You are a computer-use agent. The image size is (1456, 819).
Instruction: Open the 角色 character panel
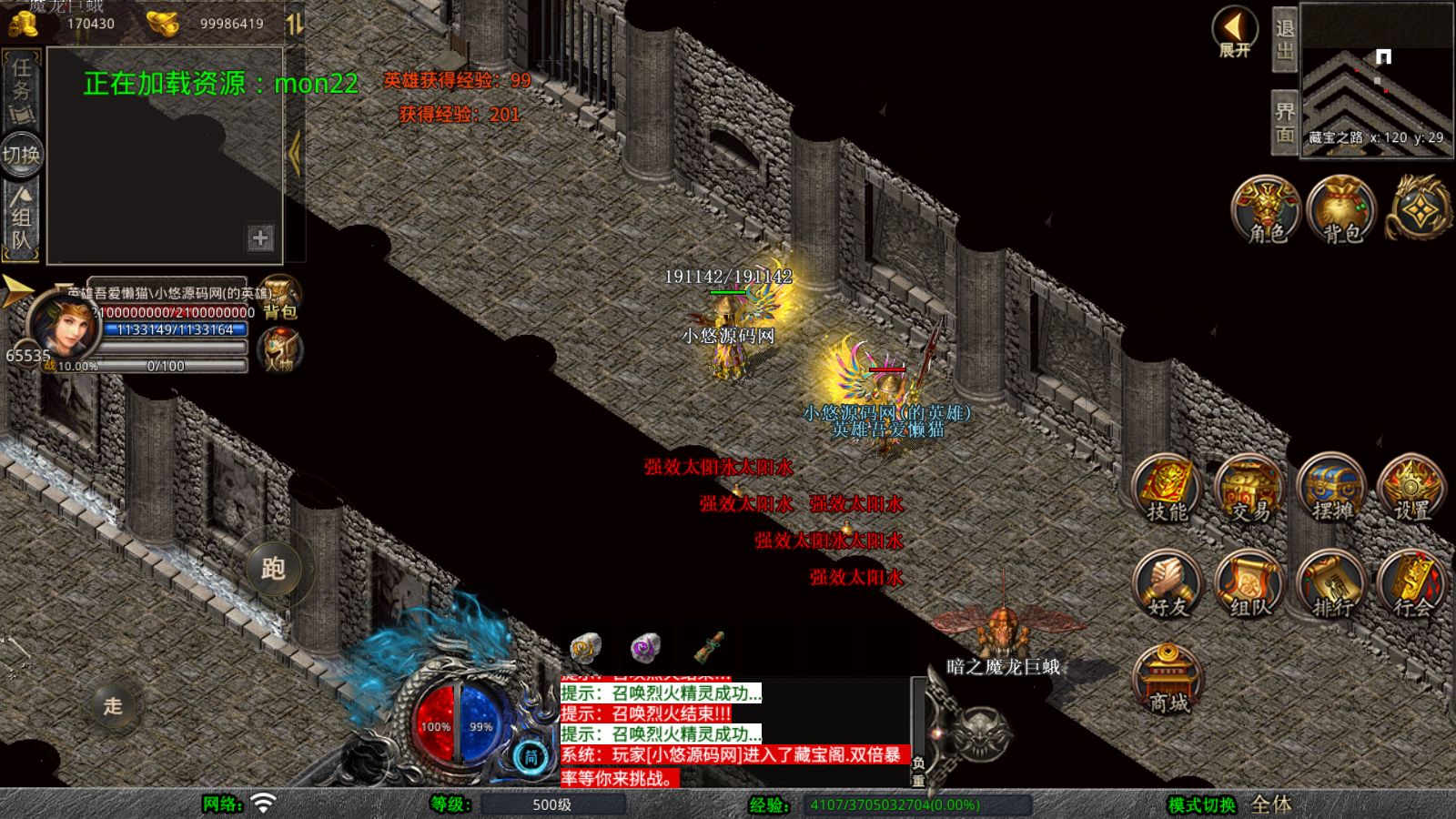(1266, 210)
